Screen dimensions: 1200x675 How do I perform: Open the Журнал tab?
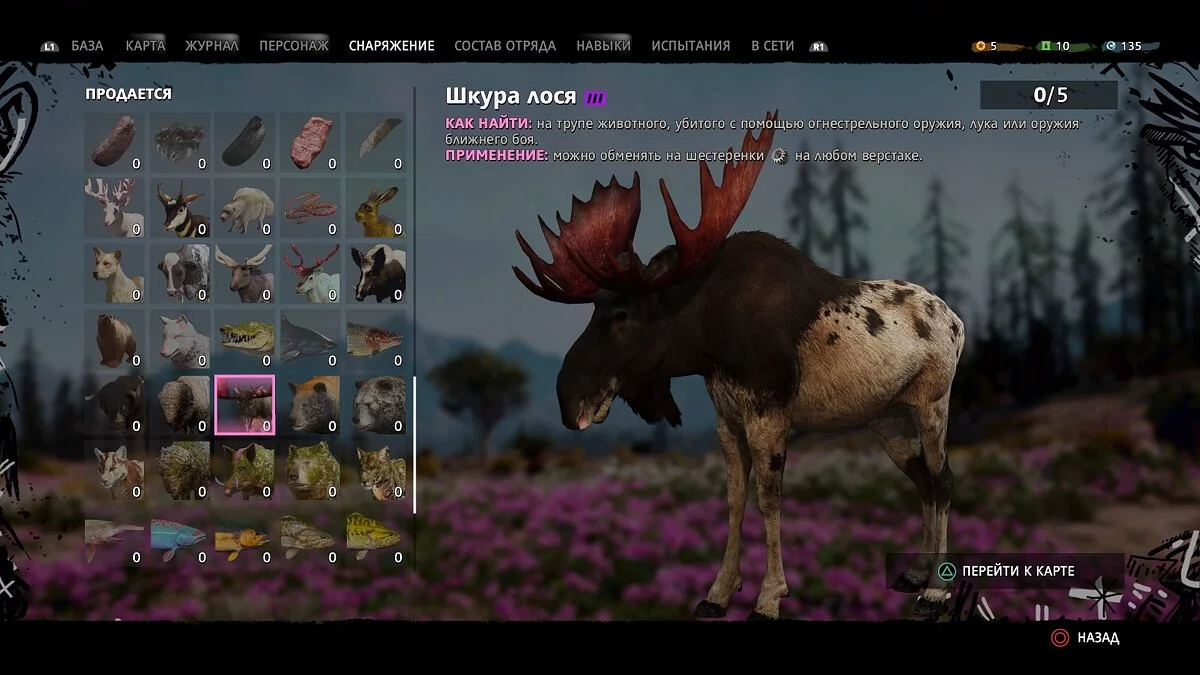pyautogui.click(x=211, y=46)
